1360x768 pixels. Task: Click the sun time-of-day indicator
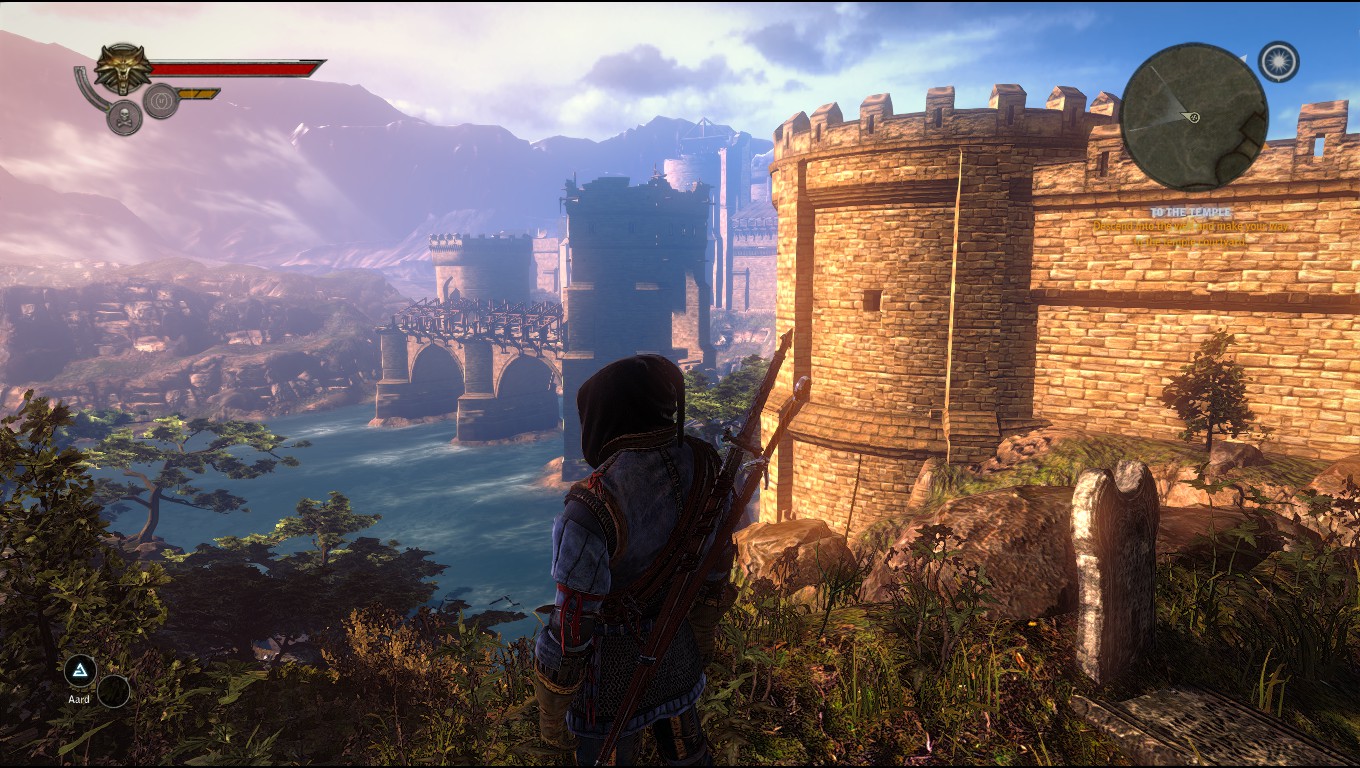click(1278, 62)
